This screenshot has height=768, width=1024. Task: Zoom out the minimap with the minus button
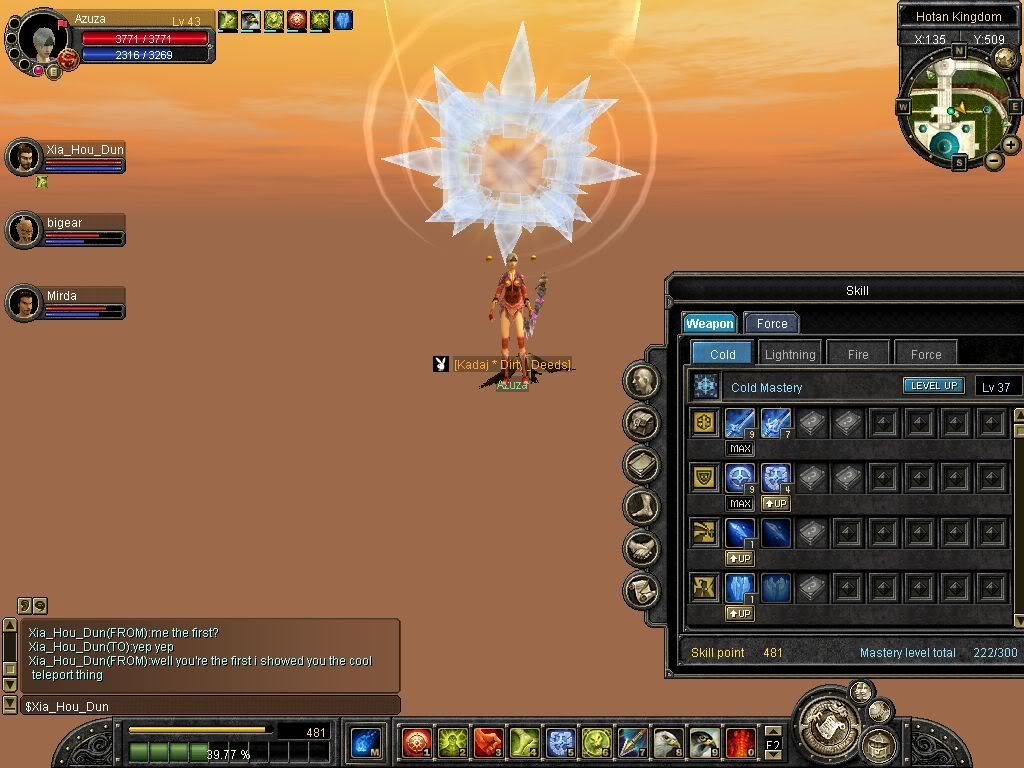pos(994,161)
